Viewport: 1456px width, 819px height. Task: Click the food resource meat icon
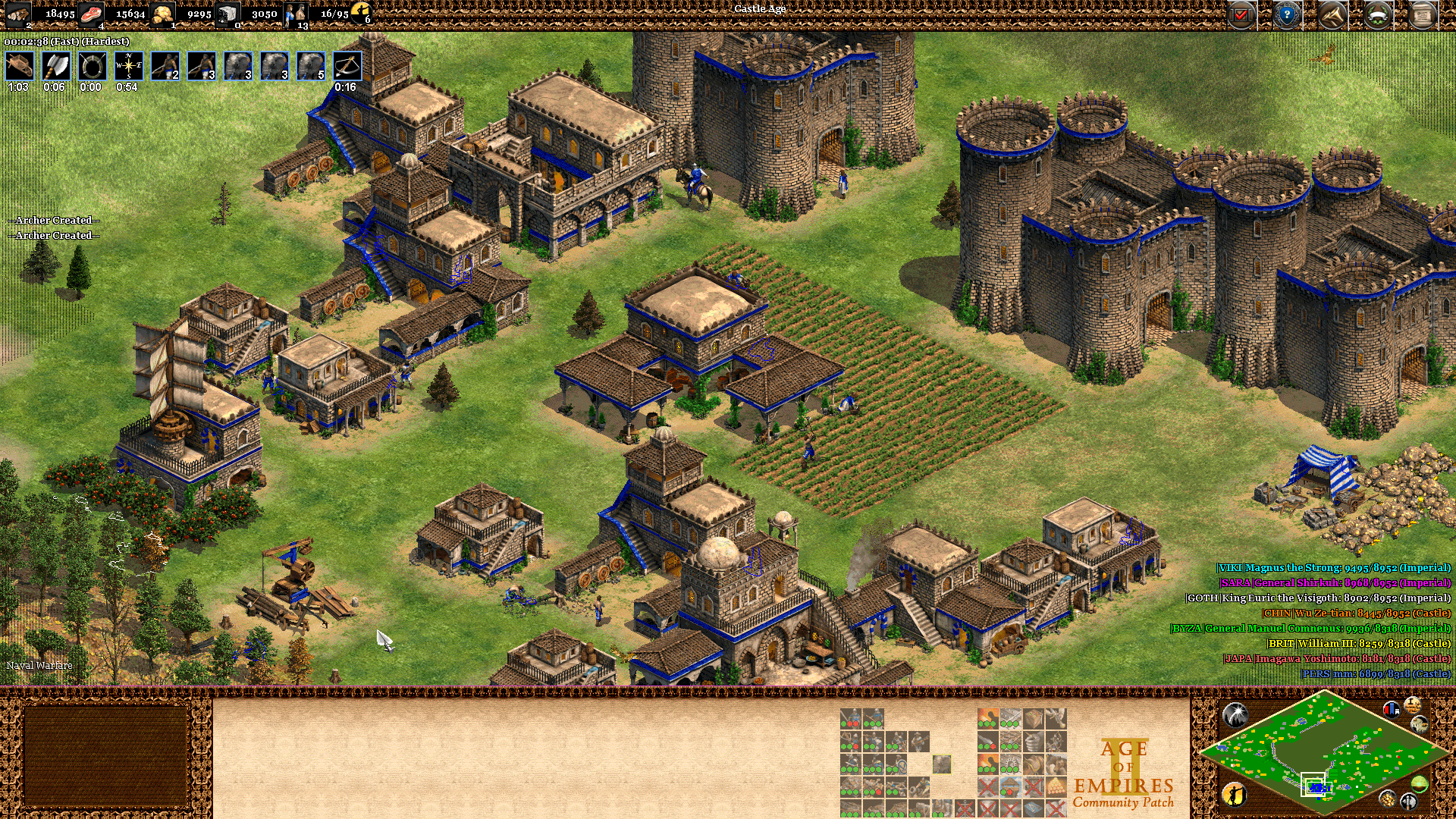coord(92,13)
